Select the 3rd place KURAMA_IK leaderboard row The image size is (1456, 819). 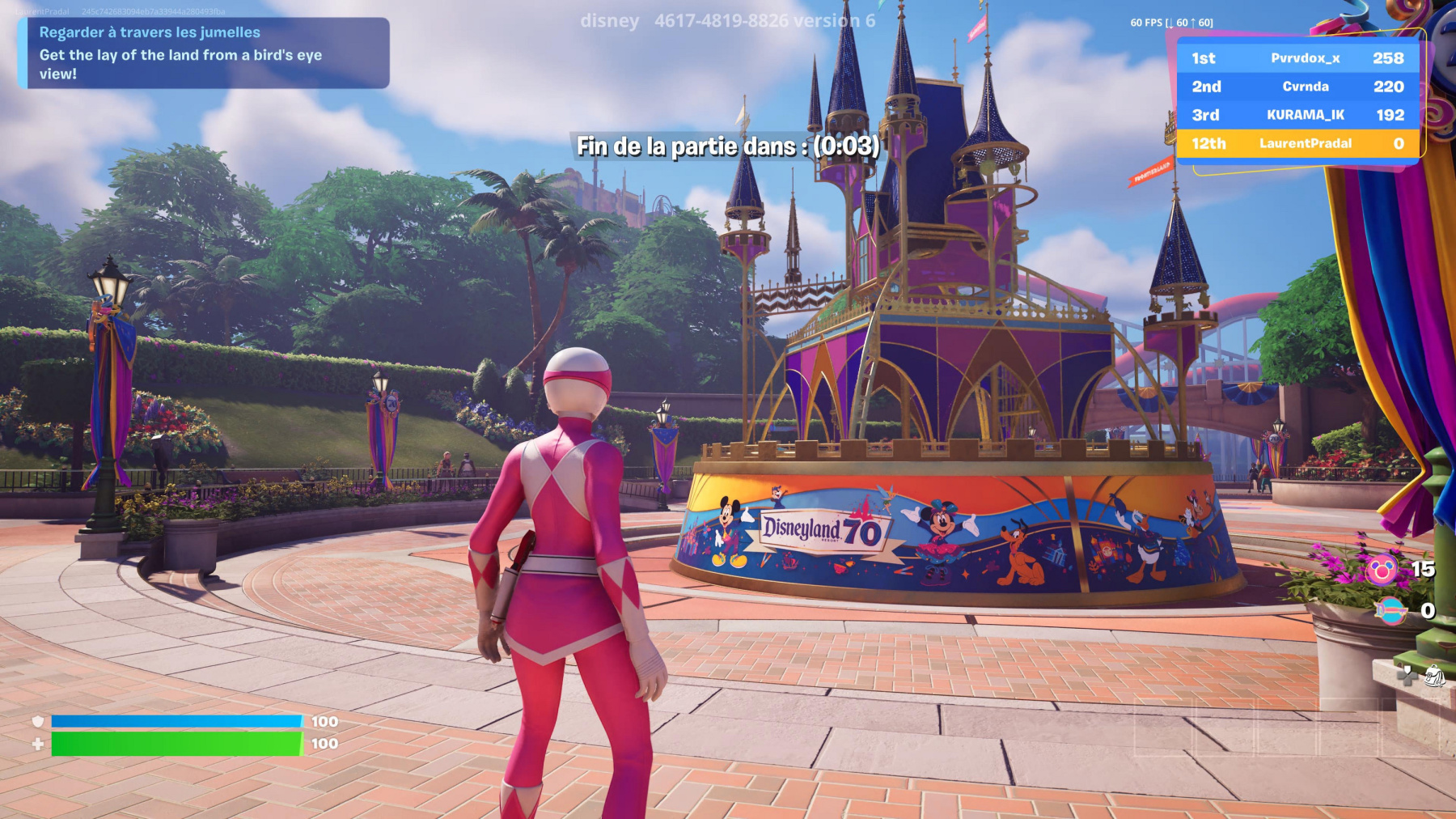[x=1297, y=115]
